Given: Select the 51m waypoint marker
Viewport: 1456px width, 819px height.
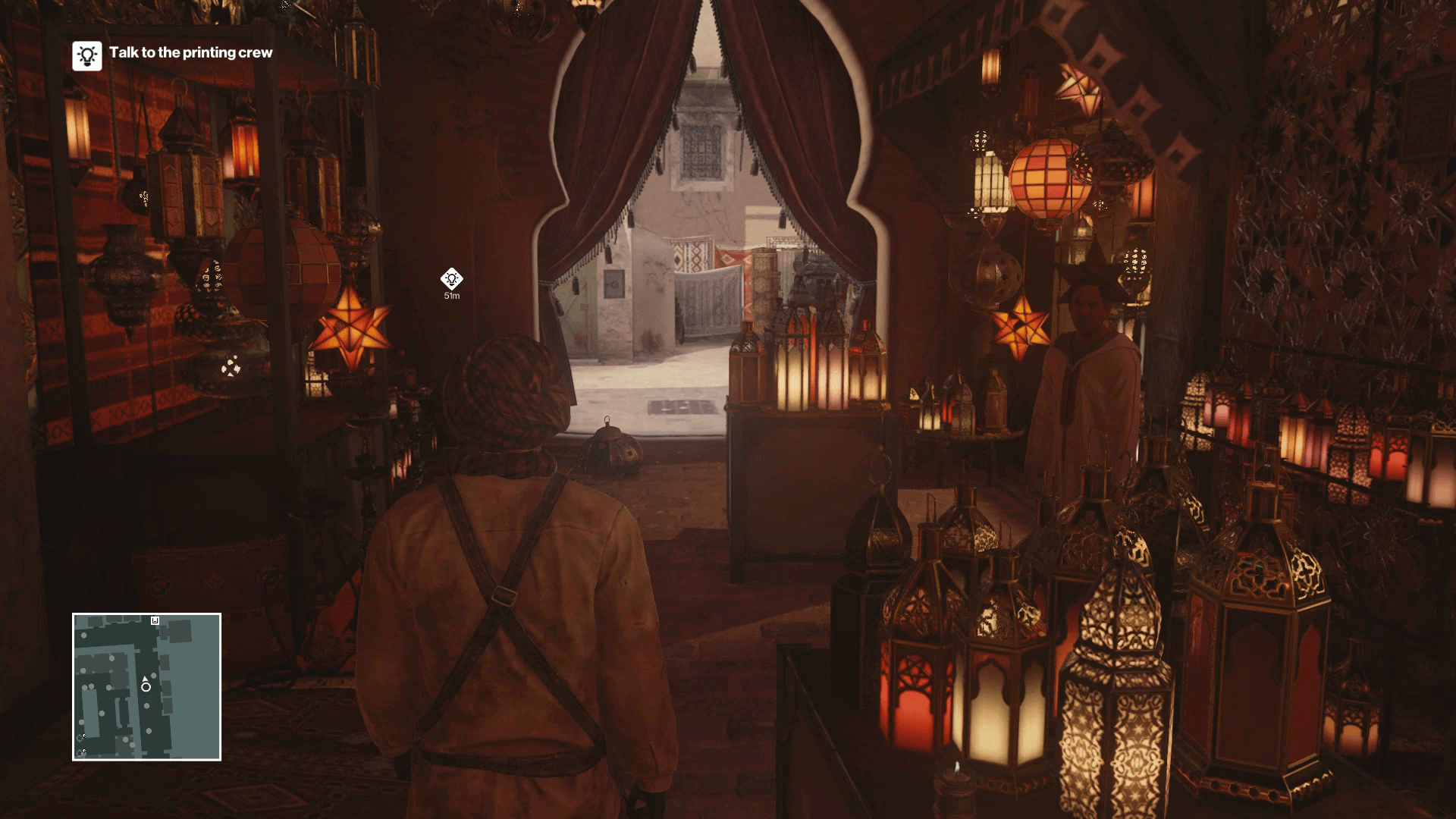Looking at the screenshot, I should click(x=453, y=280).
